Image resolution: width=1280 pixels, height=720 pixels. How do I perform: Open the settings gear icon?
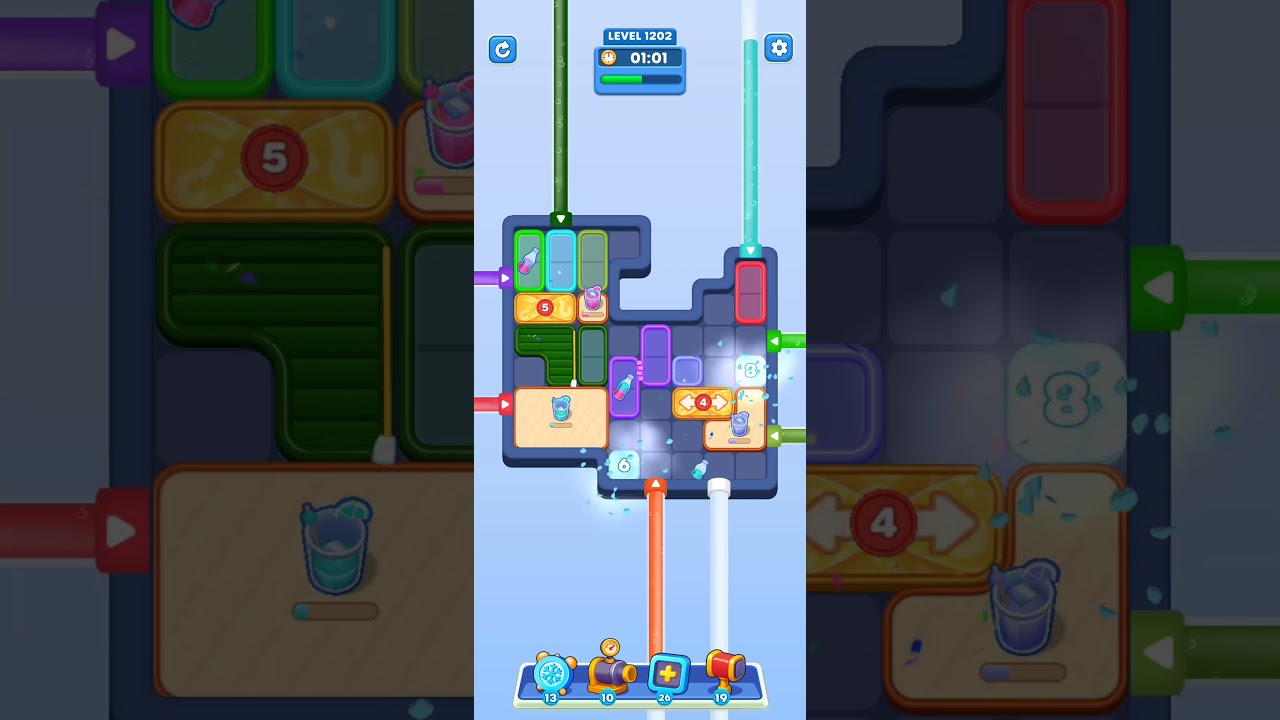click(x=779, y=47)
